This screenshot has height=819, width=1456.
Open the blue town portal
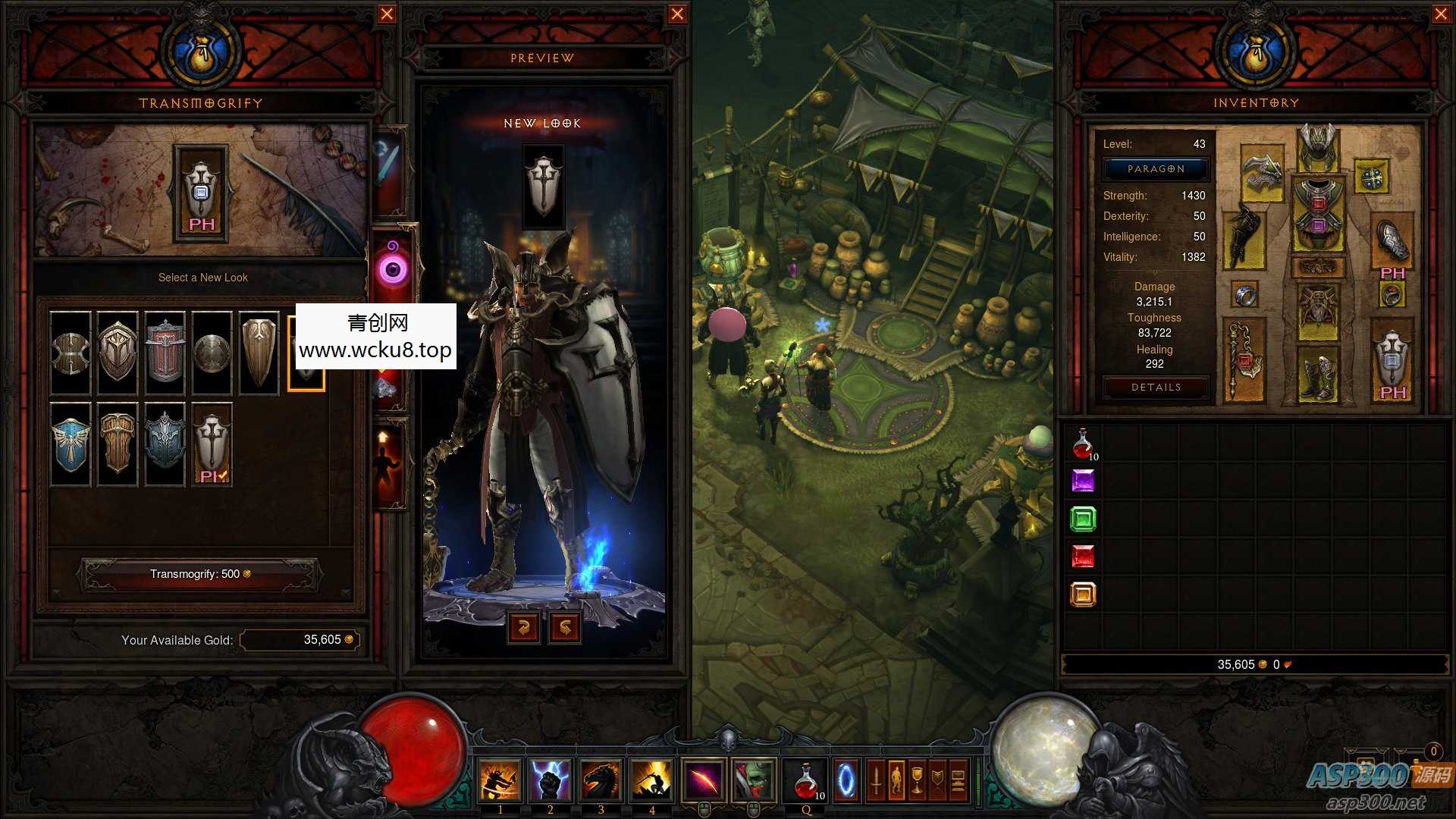coord(846,780)
